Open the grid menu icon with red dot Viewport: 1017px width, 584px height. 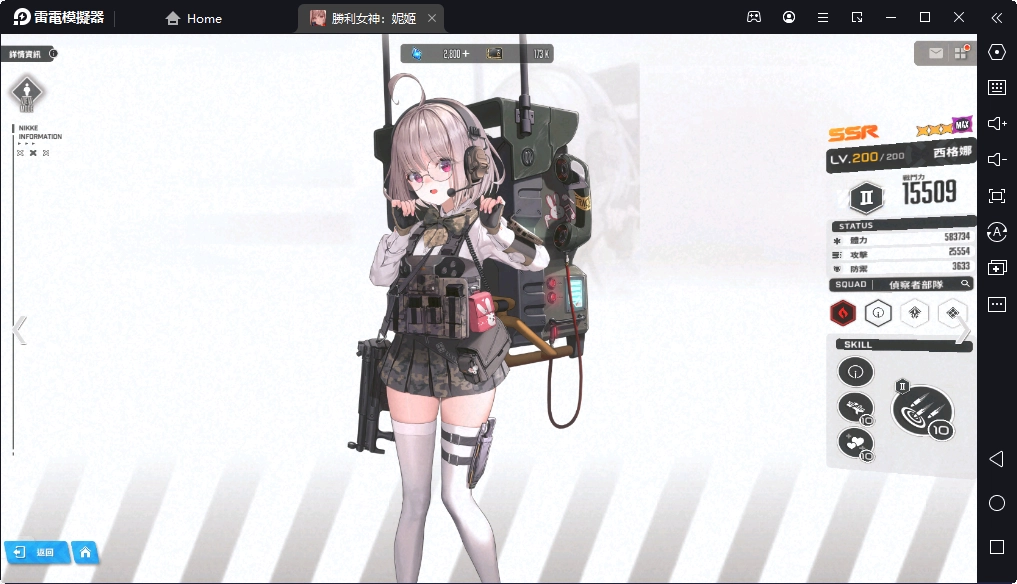[x=961, y=53]
